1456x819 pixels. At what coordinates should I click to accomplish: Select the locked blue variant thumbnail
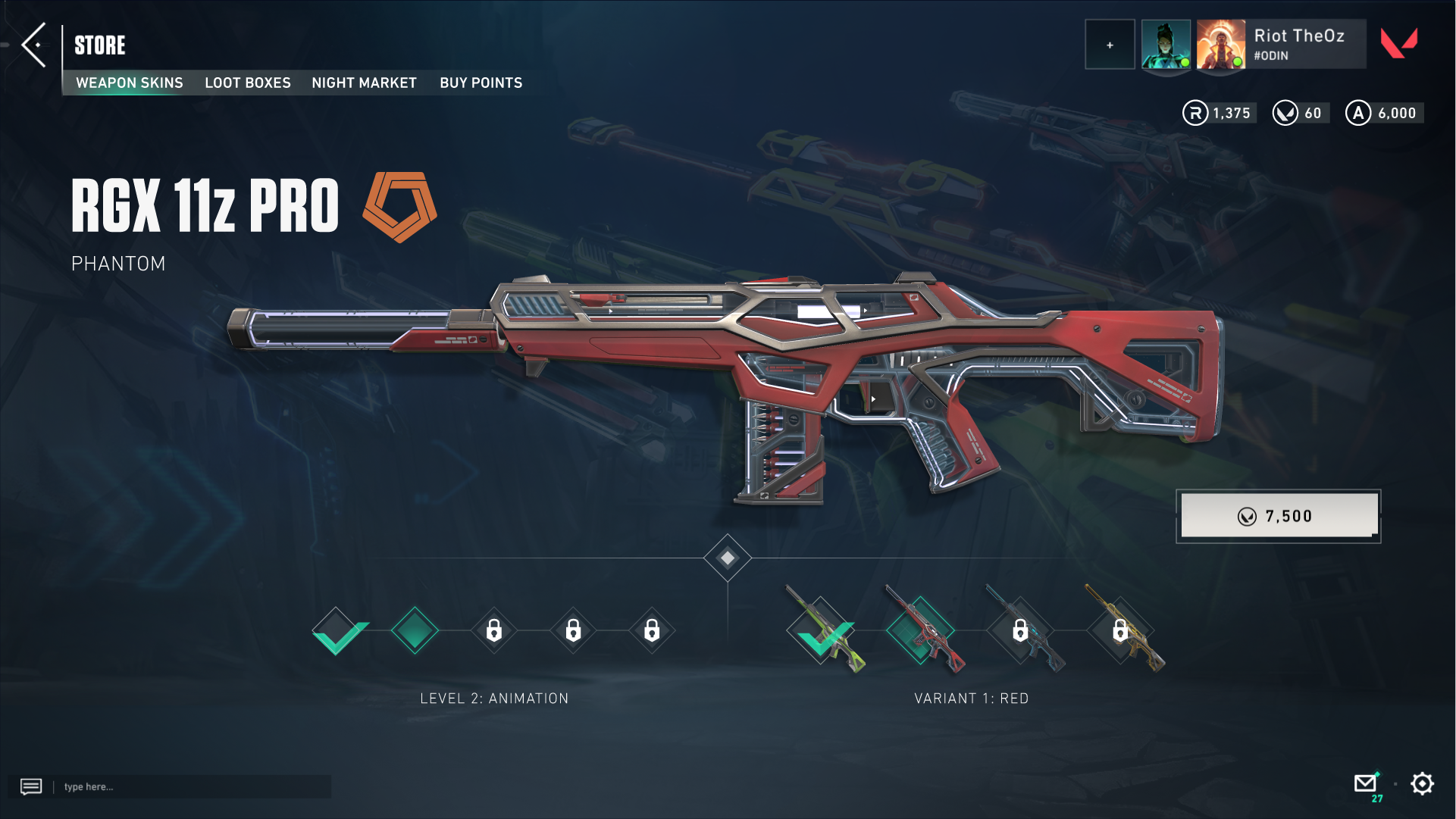(x=1021, y=630)
